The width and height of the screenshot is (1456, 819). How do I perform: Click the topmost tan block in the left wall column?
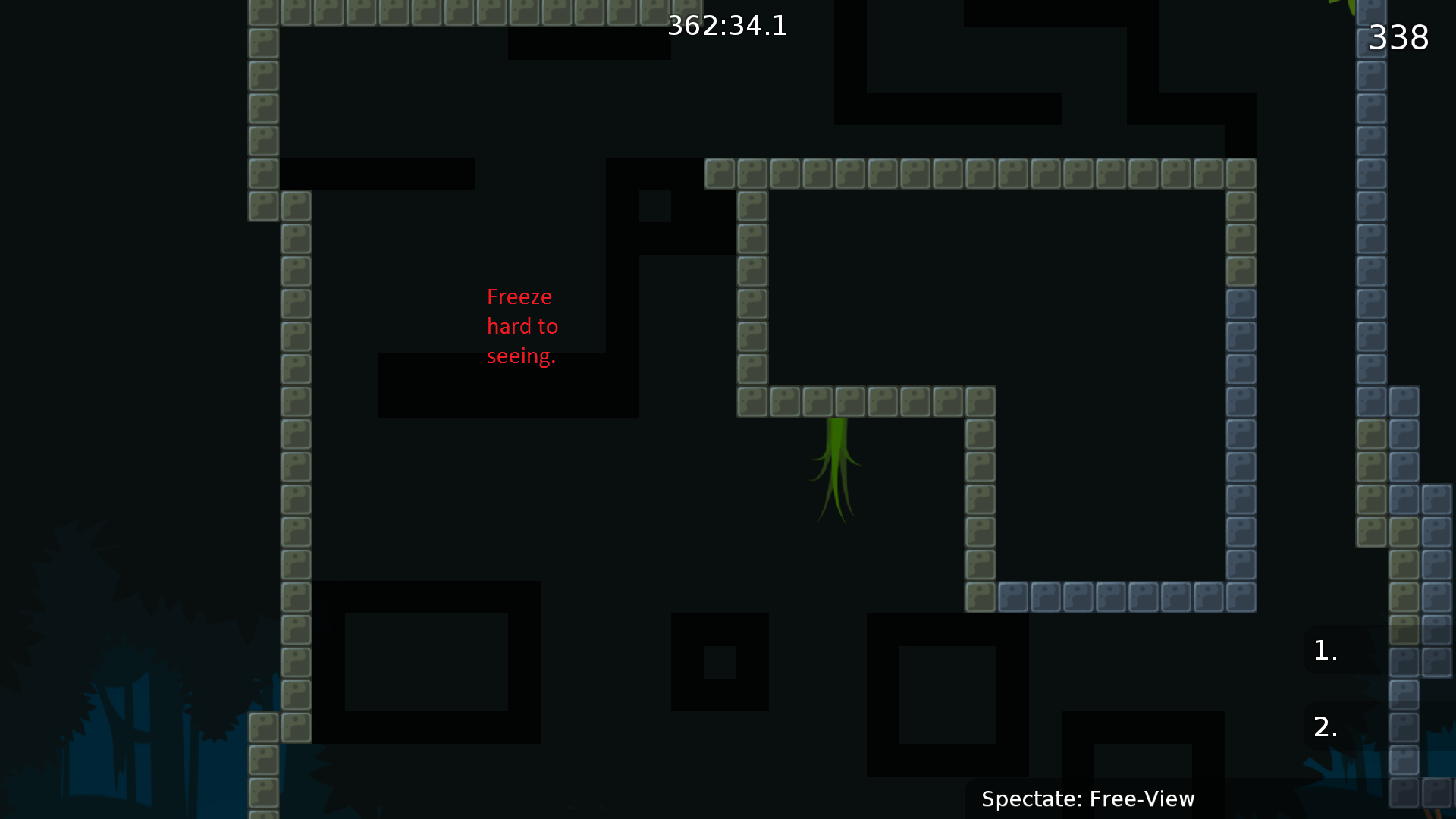262,44
